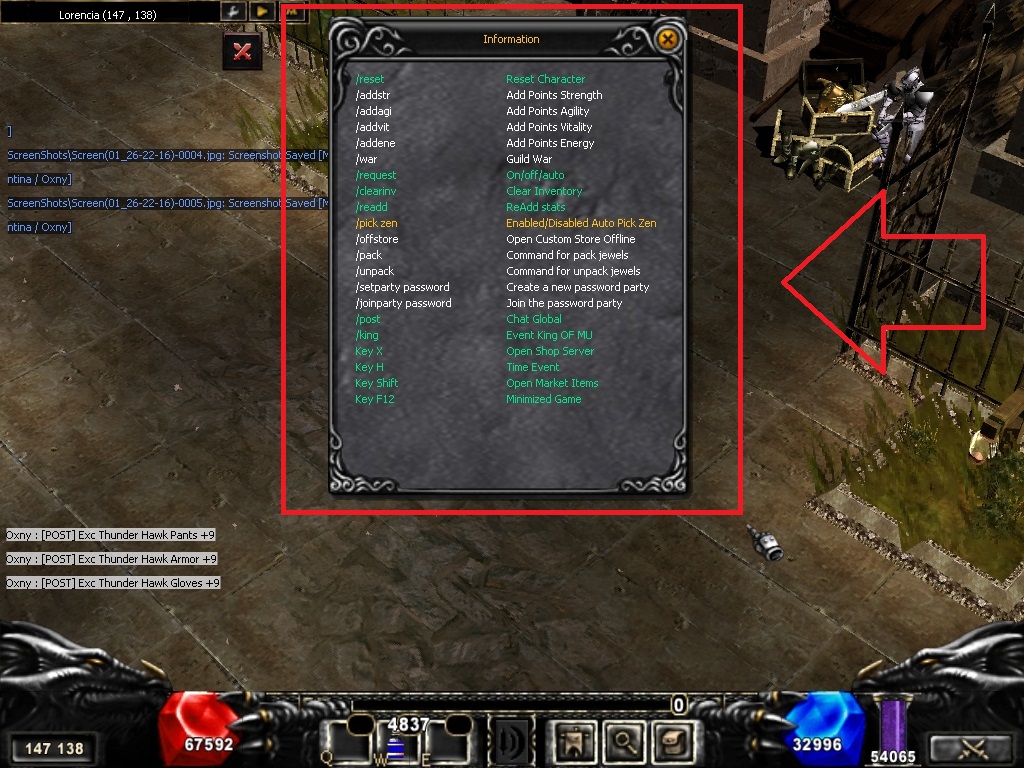The width and height of the screenshot is (1024, 768).
Task: Select the Exc Thunder Hawk Gloves post
Action: [x=113, y=583]
